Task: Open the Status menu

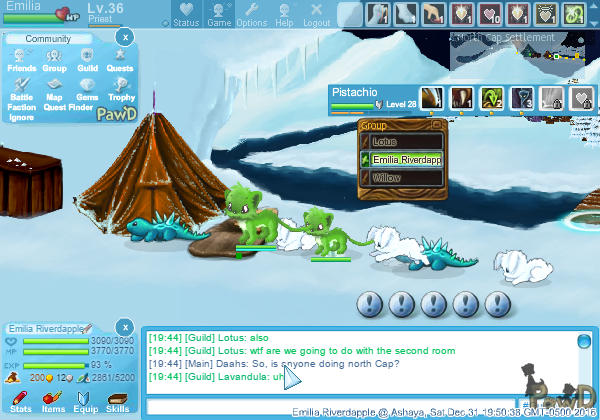Action: (x=185, y=14)
